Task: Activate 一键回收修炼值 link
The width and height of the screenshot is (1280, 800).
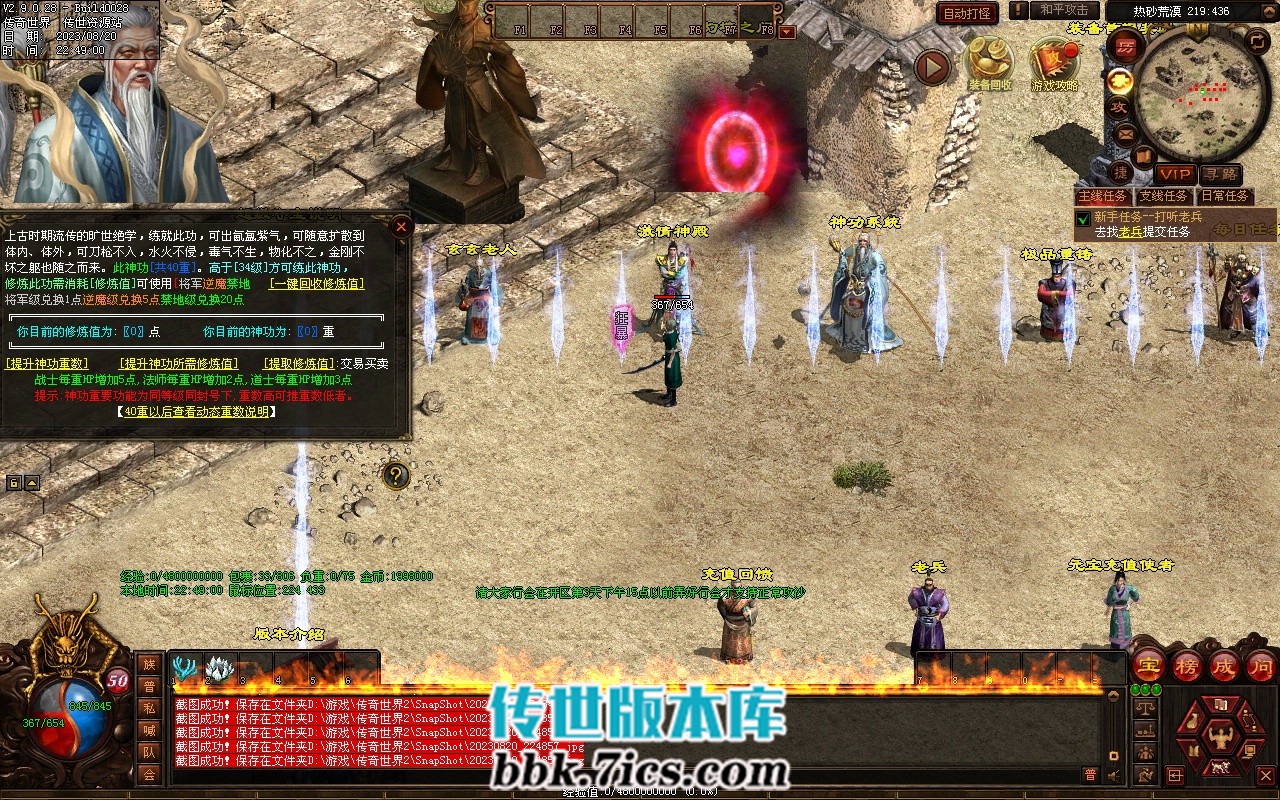Action: tap(317, 283)
